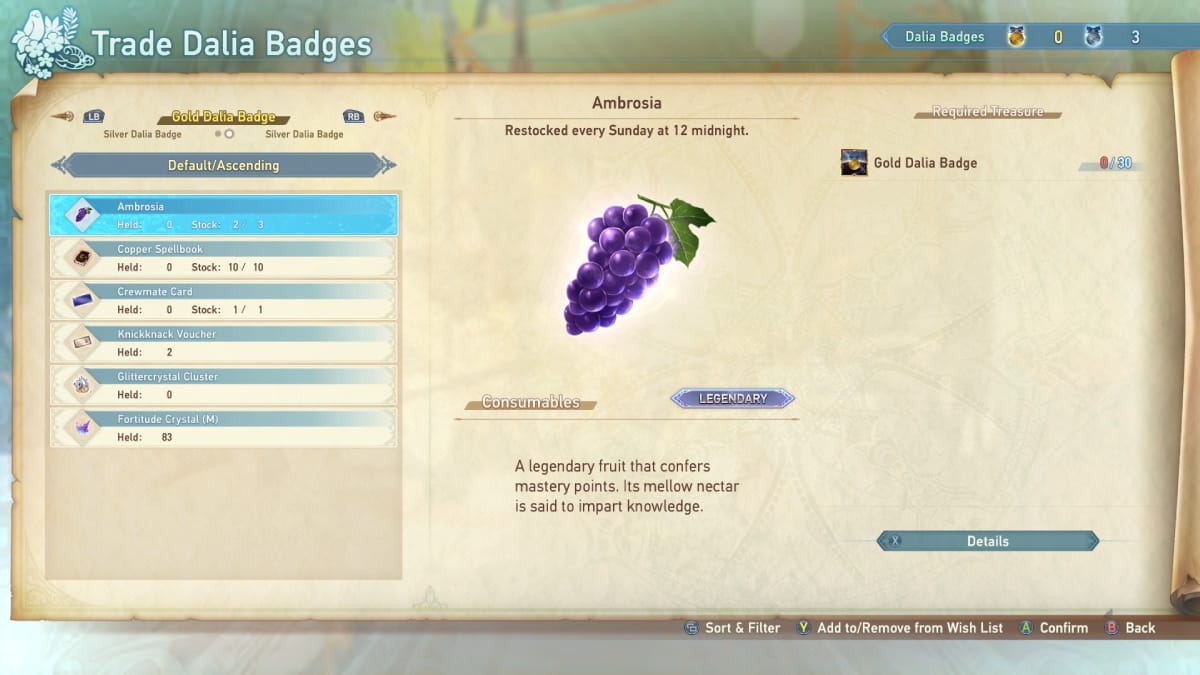
Task: Switch to the Gold Dalia Badge tab
Action: 223,117
